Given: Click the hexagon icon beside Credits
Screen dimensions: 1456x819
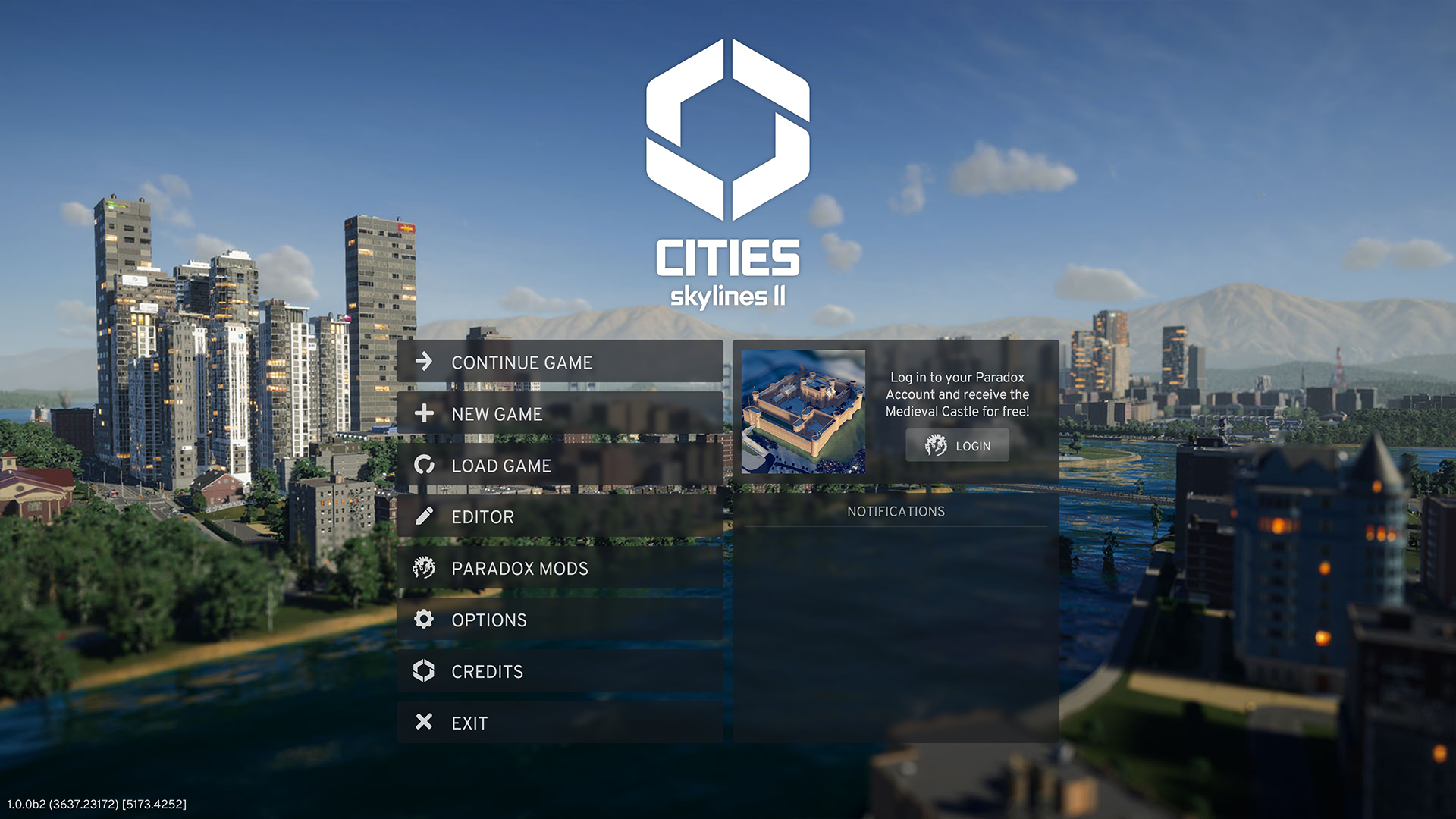Looking at the screenshot, I should click(425, 671).
